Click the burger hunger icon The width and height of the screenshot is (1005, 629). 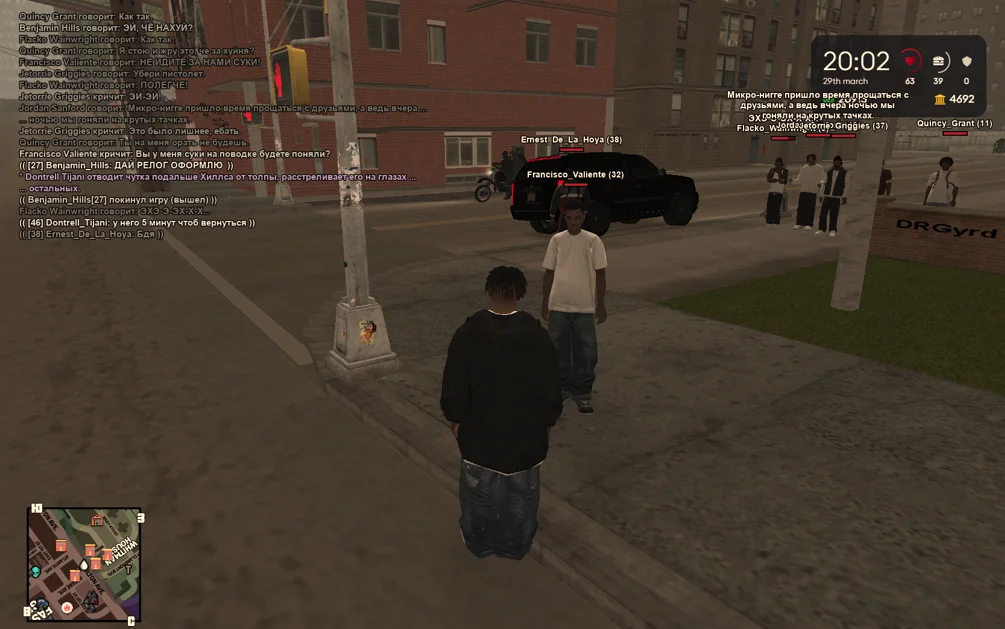[938, 61]
